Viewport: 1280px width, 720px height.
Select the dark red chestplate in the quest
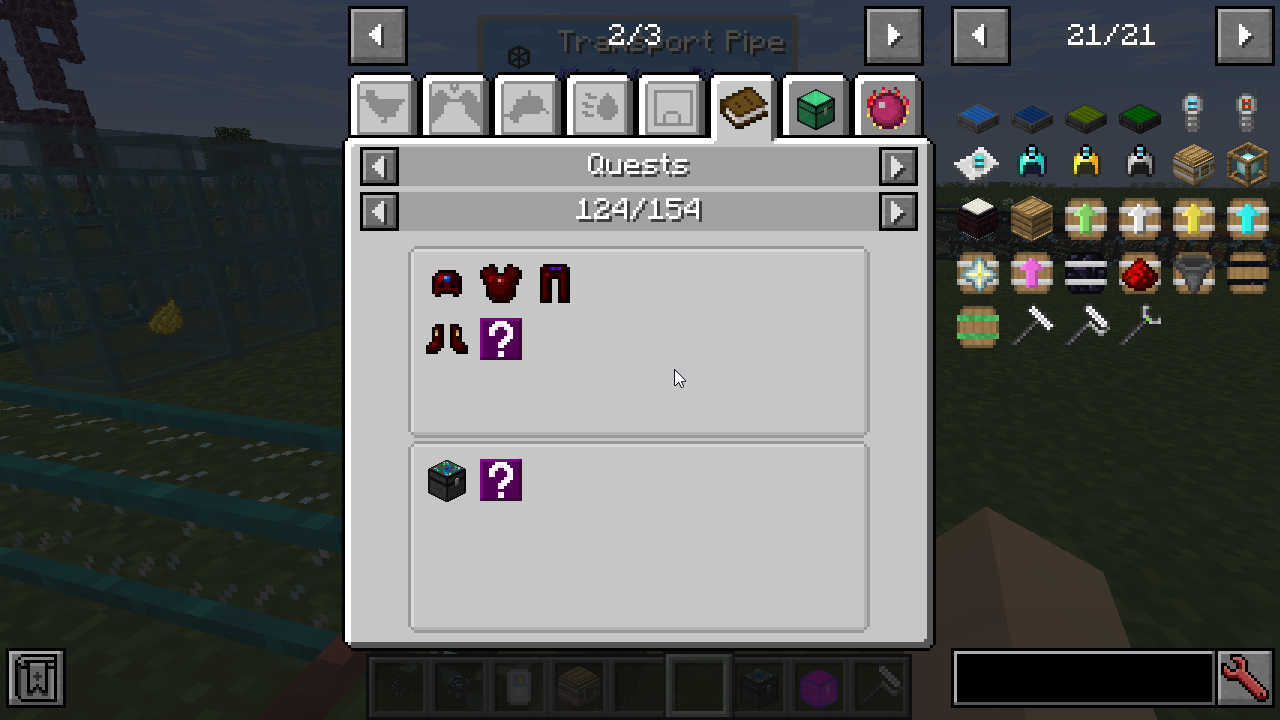coord(500,284)
